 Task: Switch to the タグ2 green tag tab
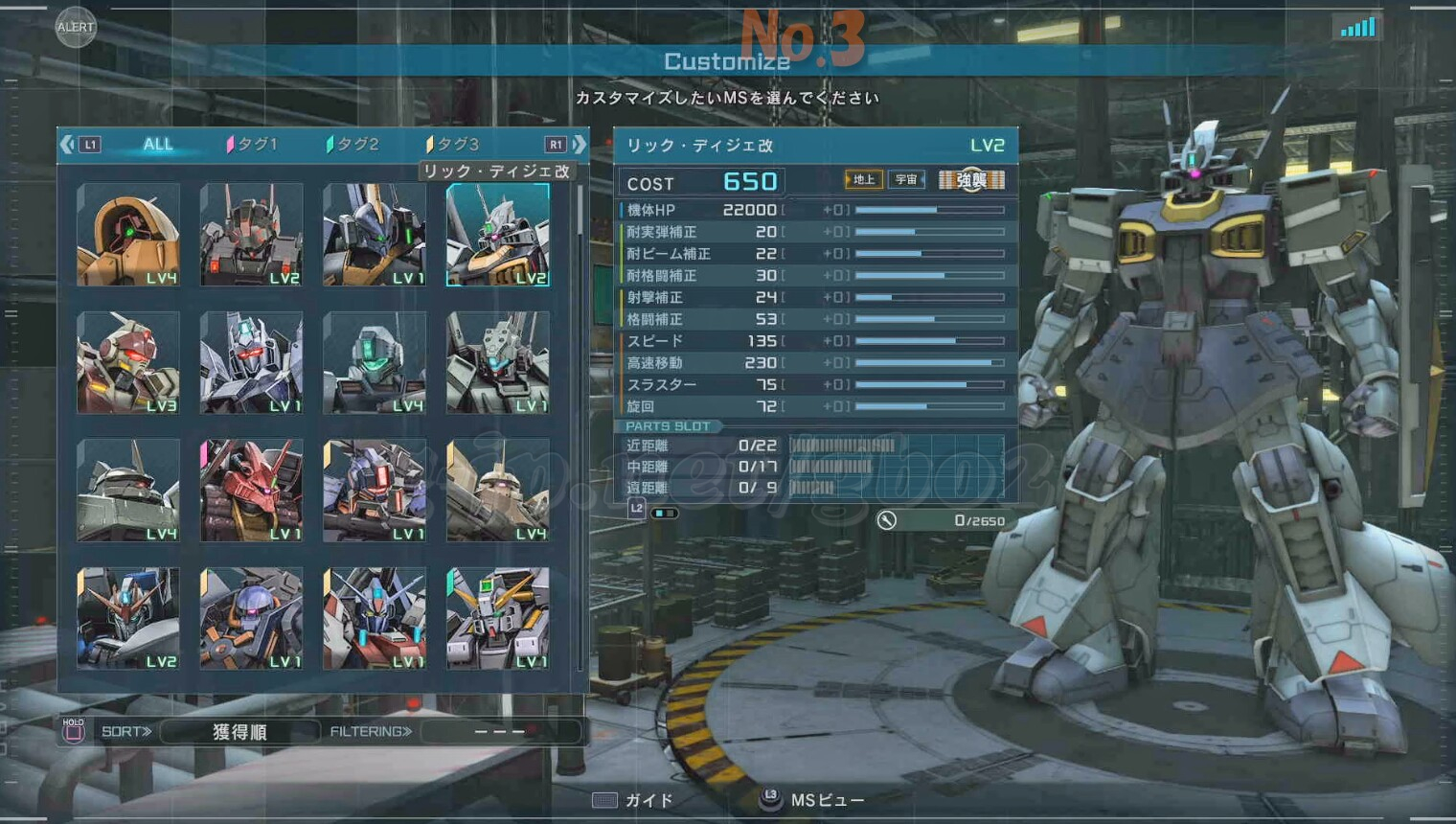(353, 145)
